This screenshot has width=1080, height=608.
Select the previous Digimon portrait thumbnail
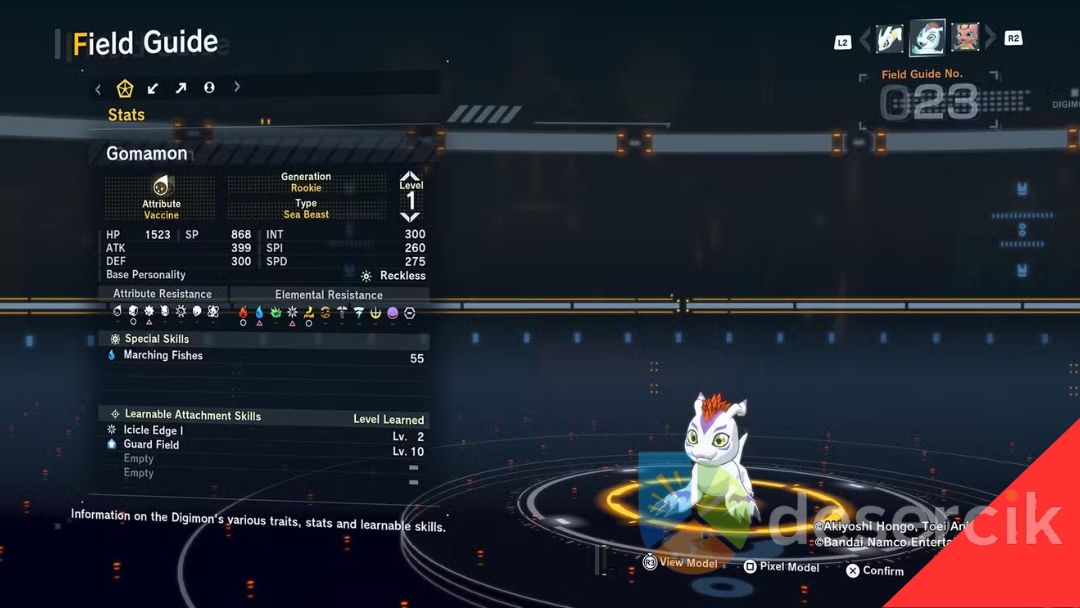(890, 39)
